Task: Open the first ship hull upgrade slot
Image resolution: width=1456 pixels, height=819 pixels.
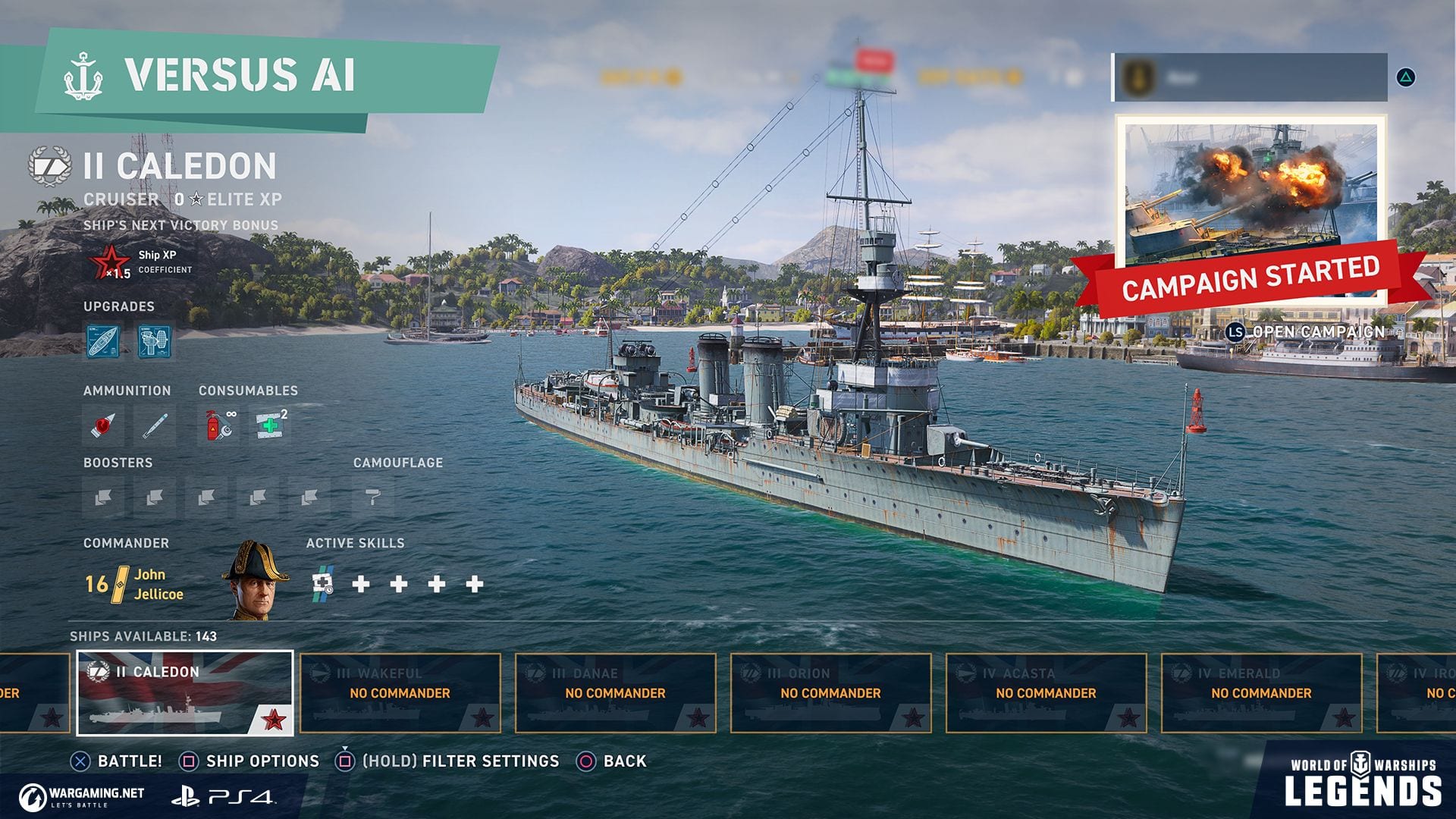Action: pyautogui.click(x=103, y=341)
